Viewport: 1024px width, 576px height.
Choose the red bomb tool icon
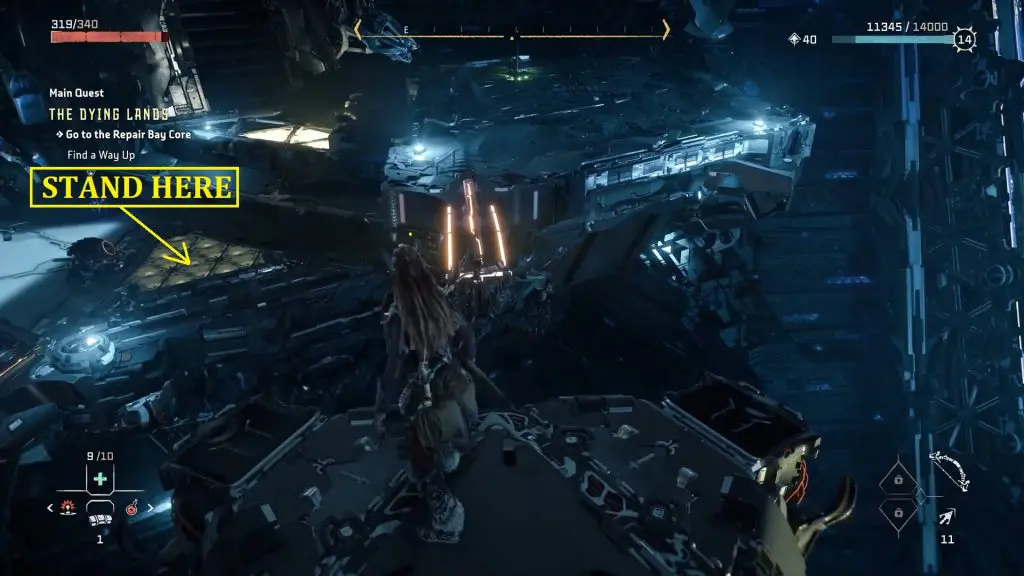[x=130, y=508]
